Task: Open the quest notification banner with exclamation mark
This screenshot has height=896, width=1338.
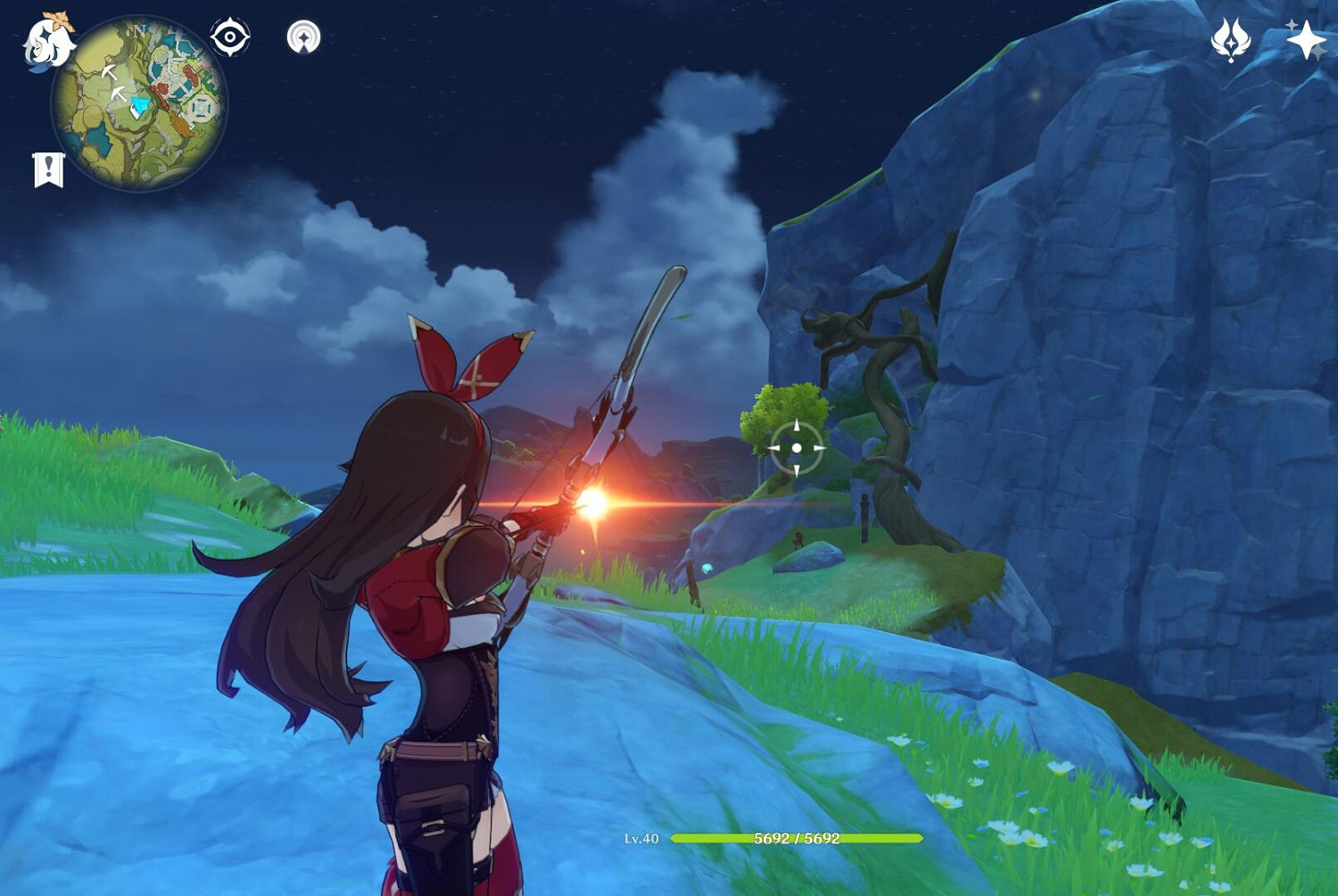Action: pyautogui.click(x=47, y=169)
